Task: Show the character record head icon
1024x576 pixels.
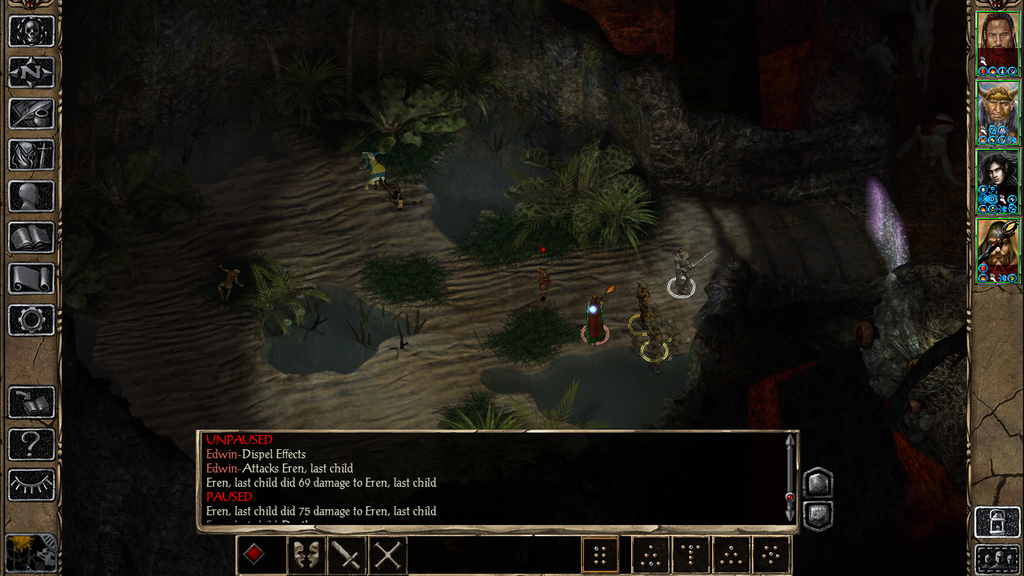Action: coord(31,196)
